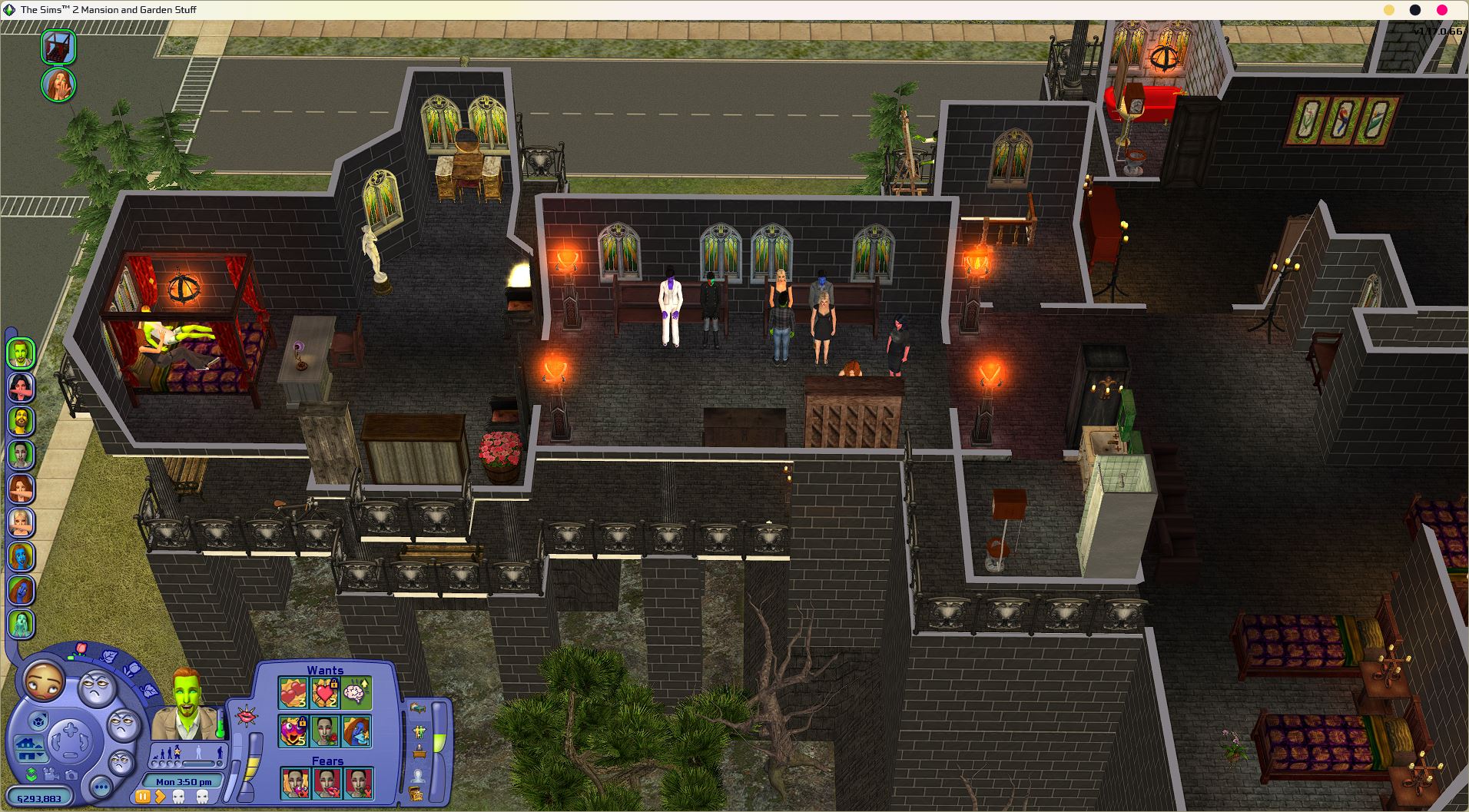Click the sim's age progress bar
This screenshot has width=1469, height=812.
pos(197,763)
